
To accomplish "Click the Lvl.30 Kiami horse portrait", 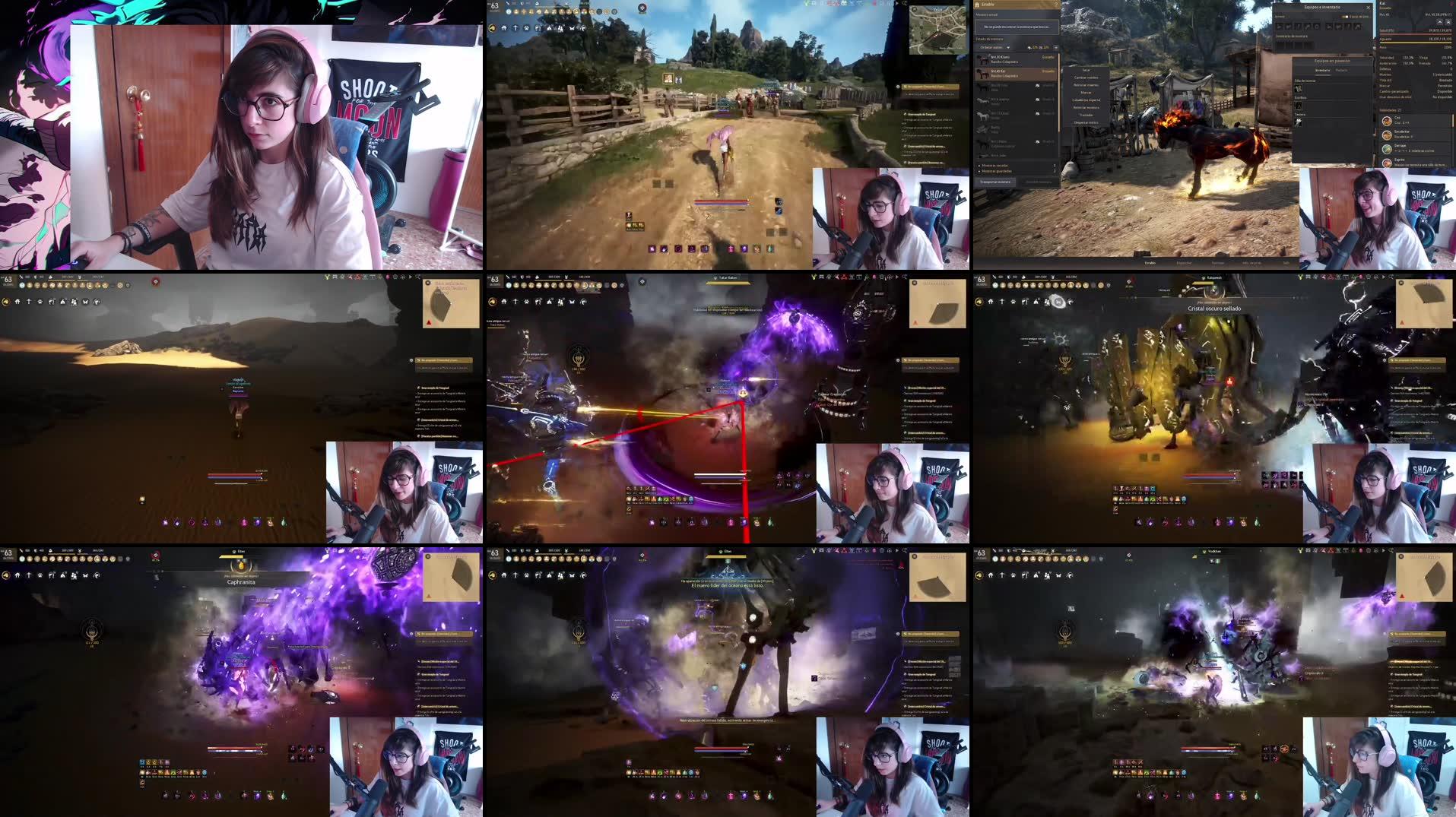I will pos(982,59).
